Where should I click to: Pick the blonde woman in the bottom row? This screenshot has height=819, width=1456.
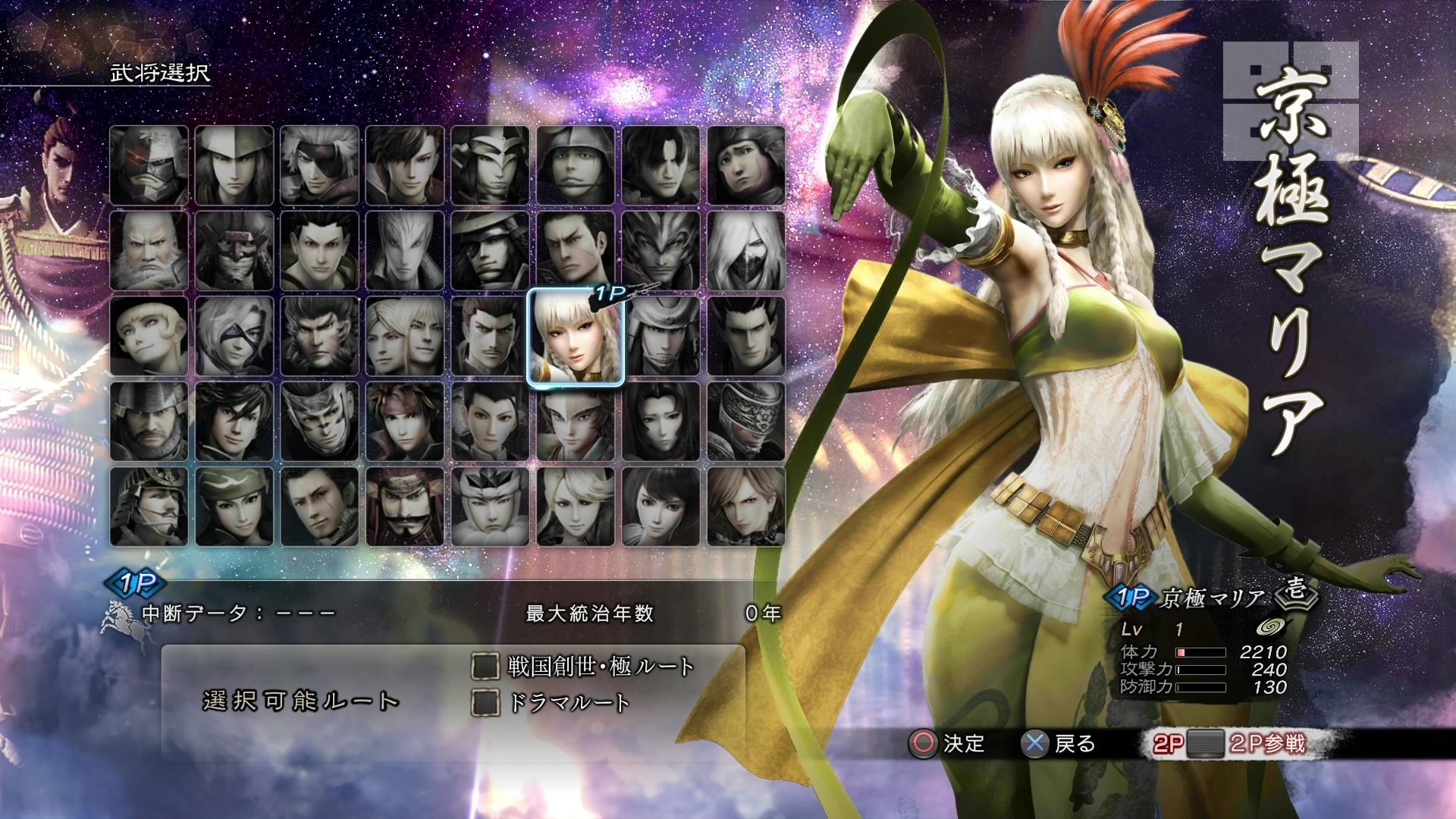pyautogui.click(x=576, y=507)
